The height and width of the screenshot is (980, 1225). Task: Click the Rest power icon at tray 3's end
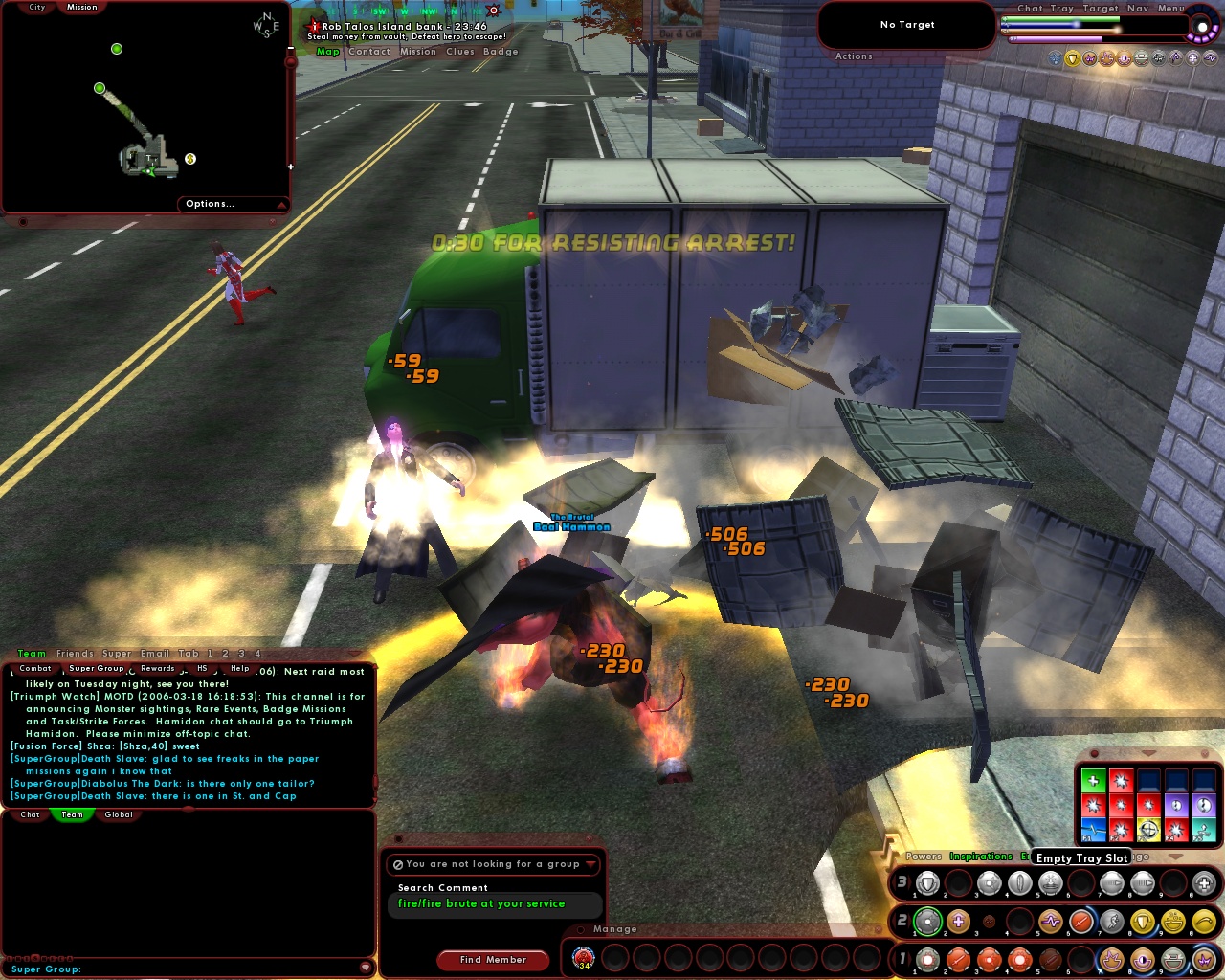pyautogui.click(x=1204, y=882)
